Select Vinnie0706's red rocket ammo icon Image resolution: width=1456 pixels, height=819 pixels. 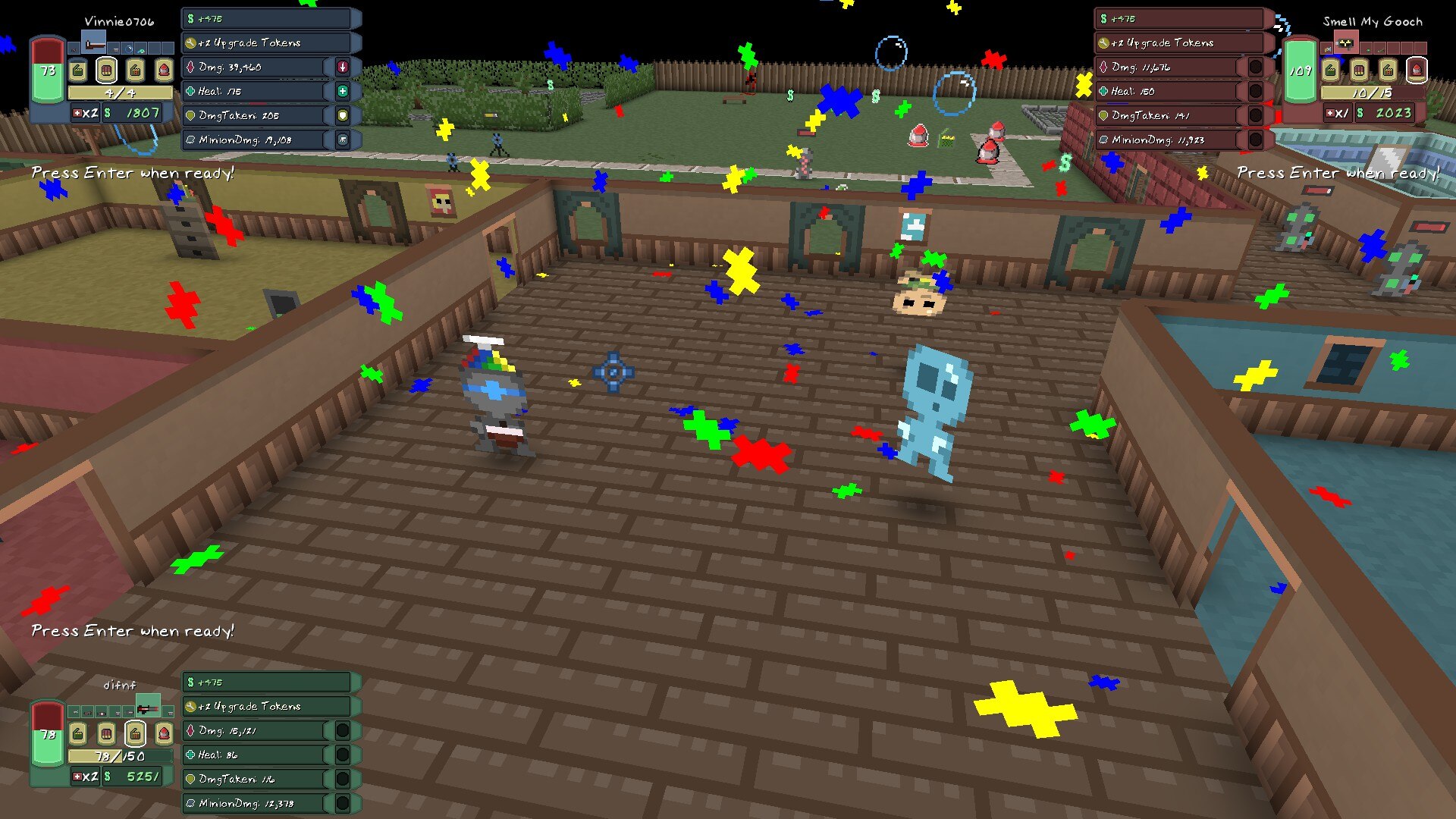pyautogui.click(x=164, y=71)
